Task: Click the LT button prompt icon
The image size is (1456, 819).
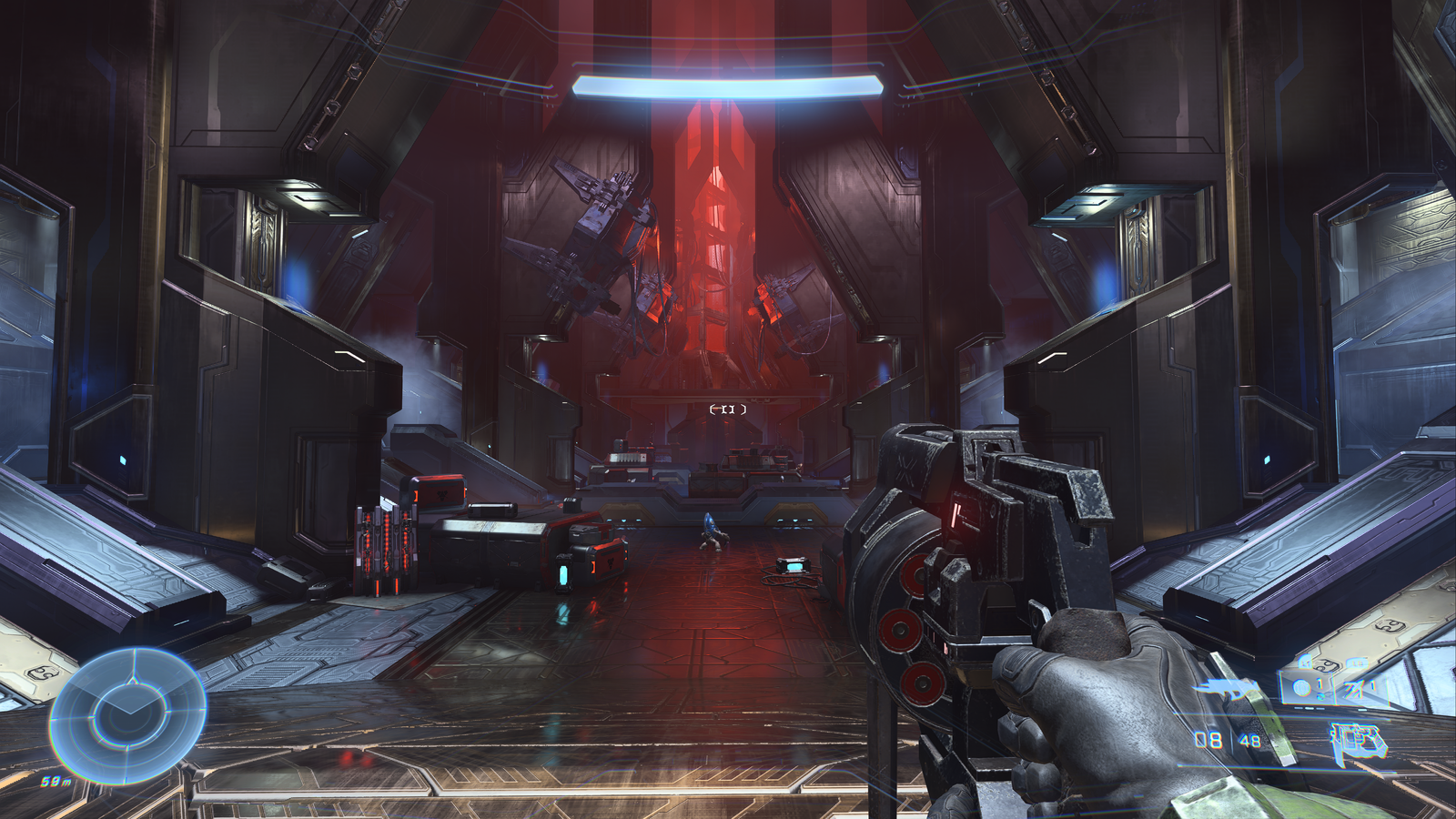Action: tap(1305, 662)
